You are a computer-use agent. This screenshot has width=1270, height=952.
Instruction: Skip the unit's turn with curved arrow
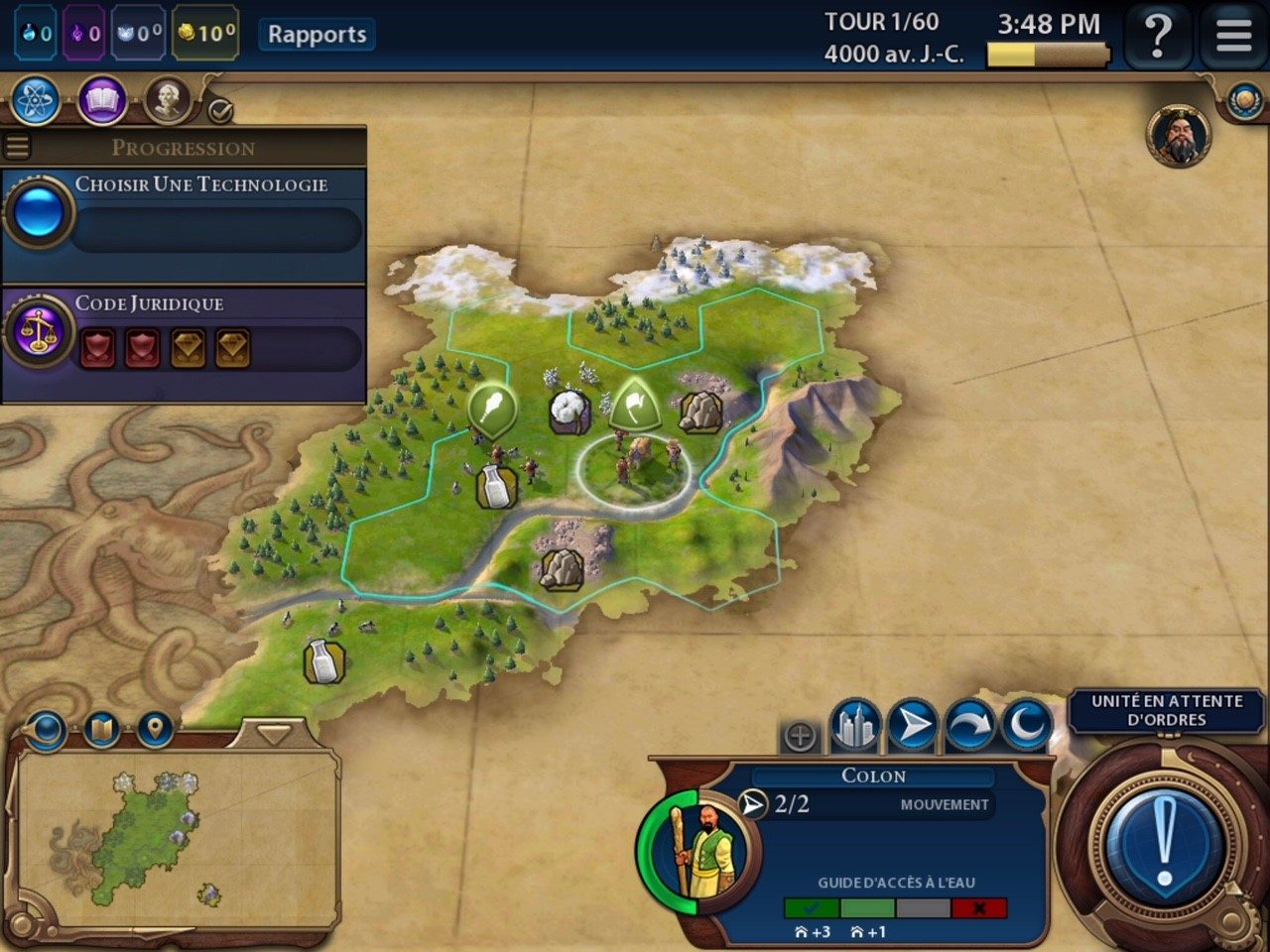coord(970,726)
